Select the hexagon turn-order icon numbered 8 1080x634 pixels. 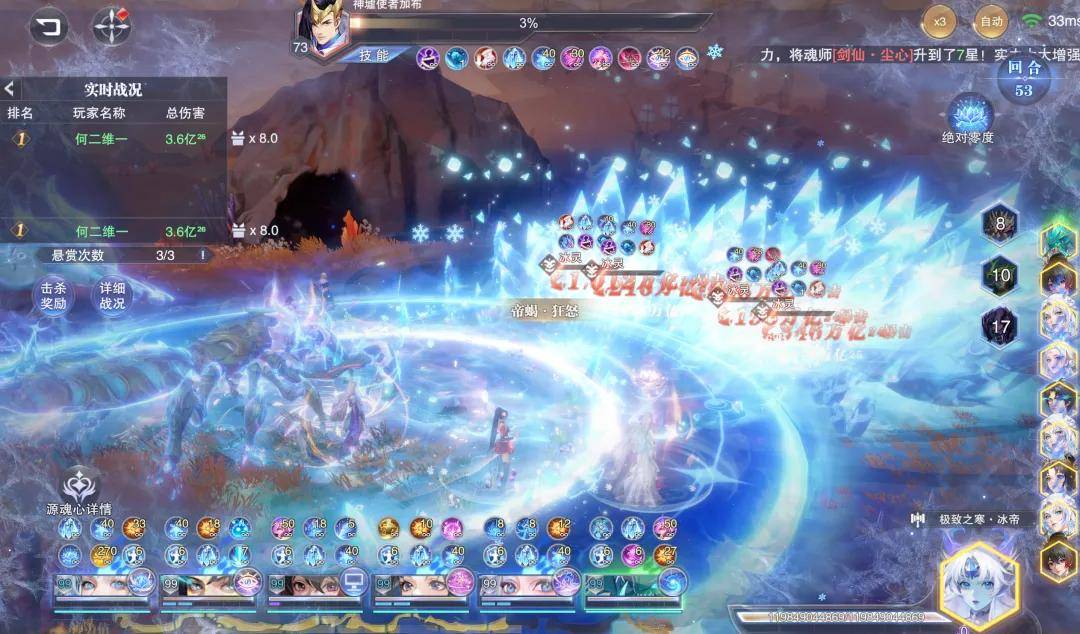[999, 224]
